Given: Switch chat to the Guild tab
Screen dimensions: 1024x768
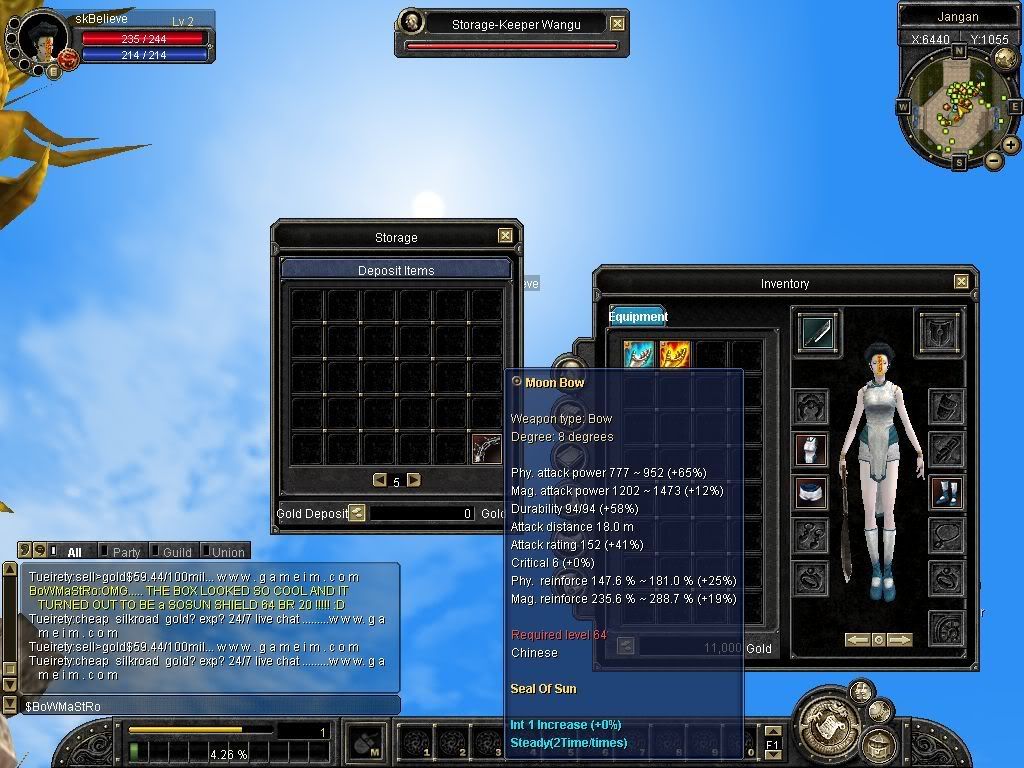Looking at the screenshot, I should click(176, 551).
